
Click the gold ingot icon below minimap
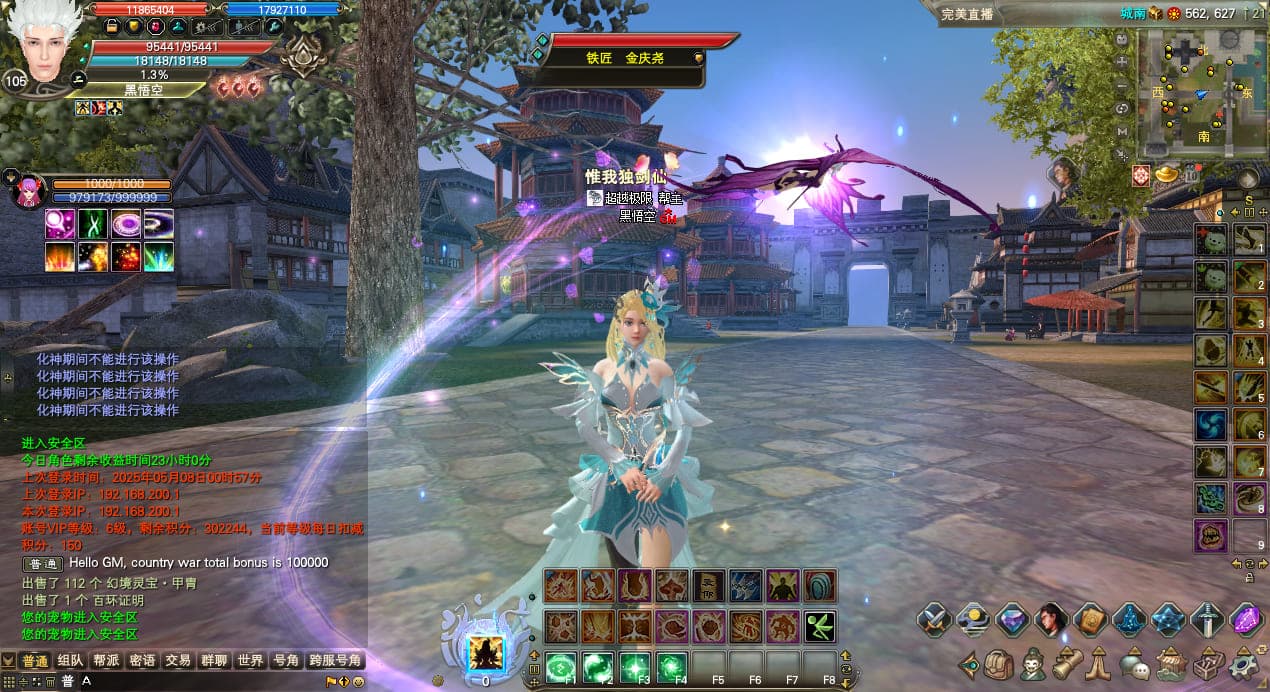tap(1166, 174)
